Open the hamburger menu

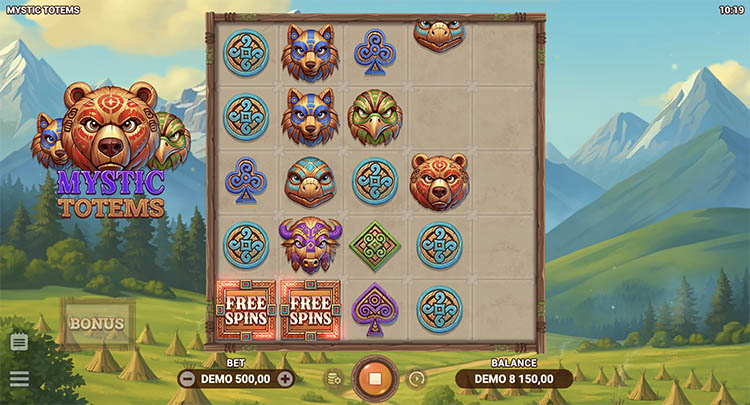click(x=19, y=379)
